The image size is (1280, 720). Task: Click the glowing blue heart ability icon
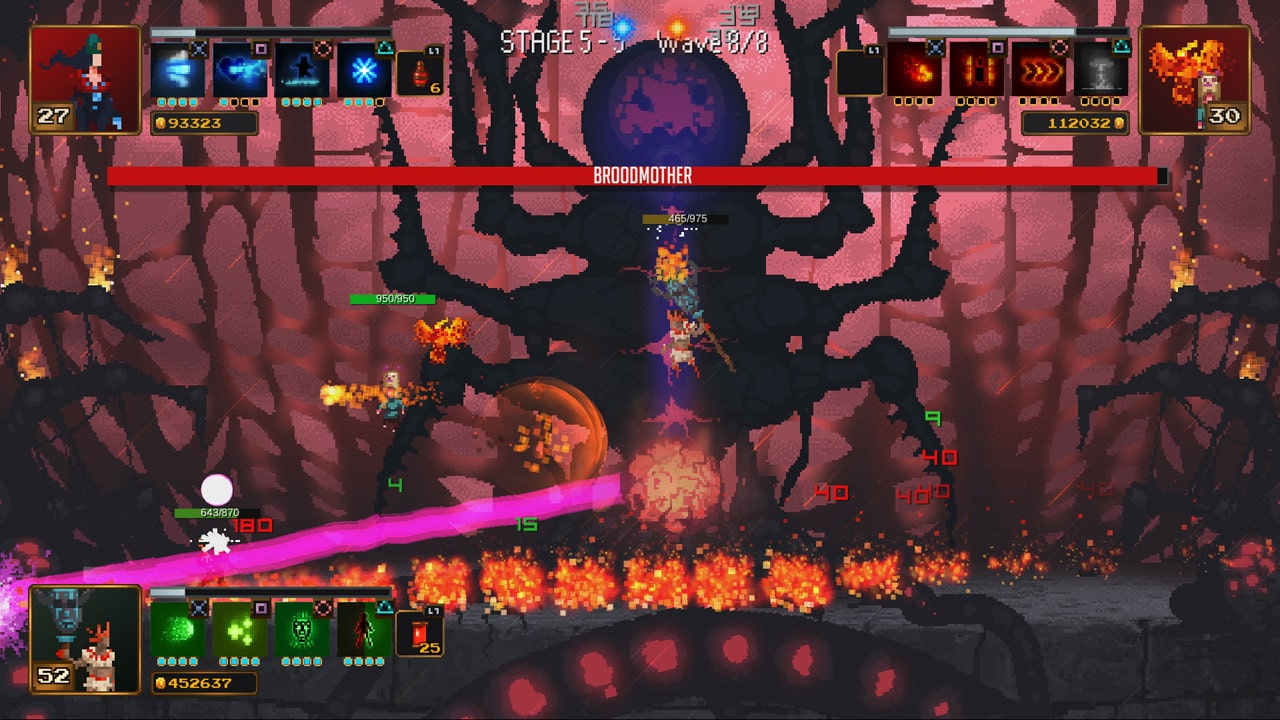[x=239, y=72]
